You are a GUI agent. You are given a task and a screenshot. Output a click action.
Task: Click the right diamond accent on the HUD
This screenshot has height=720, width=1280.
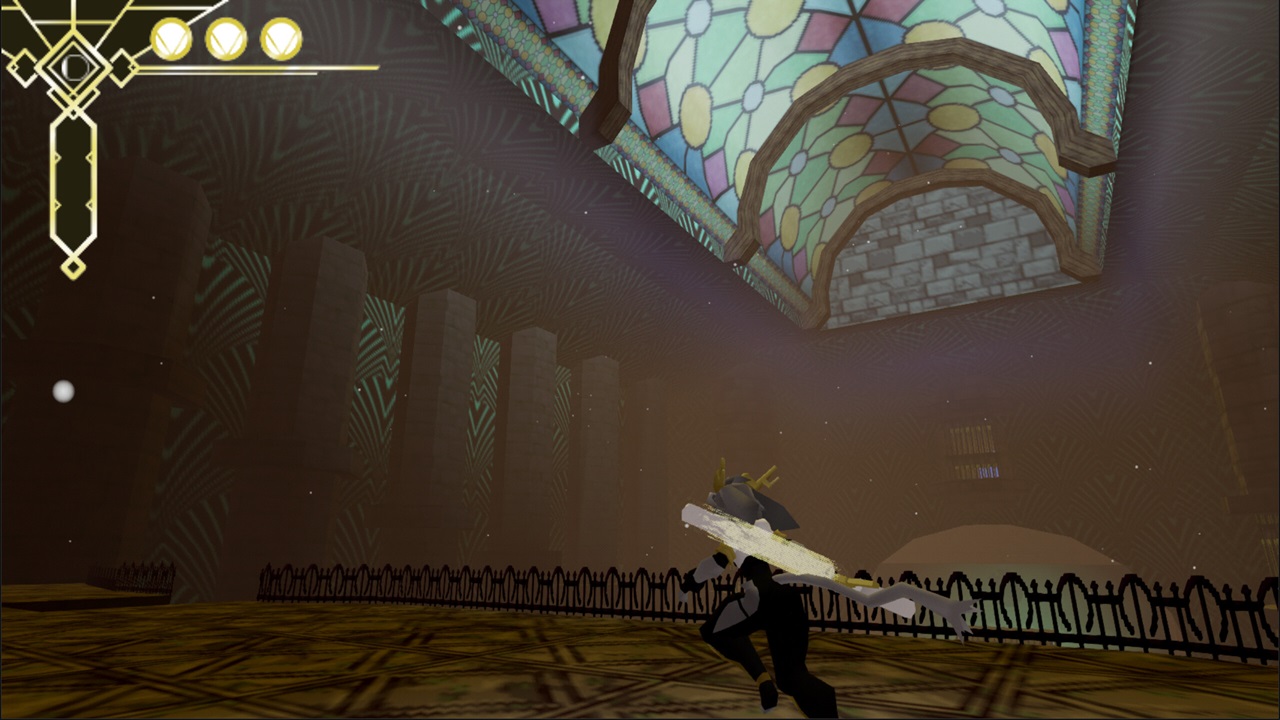[x=121, y=68]
